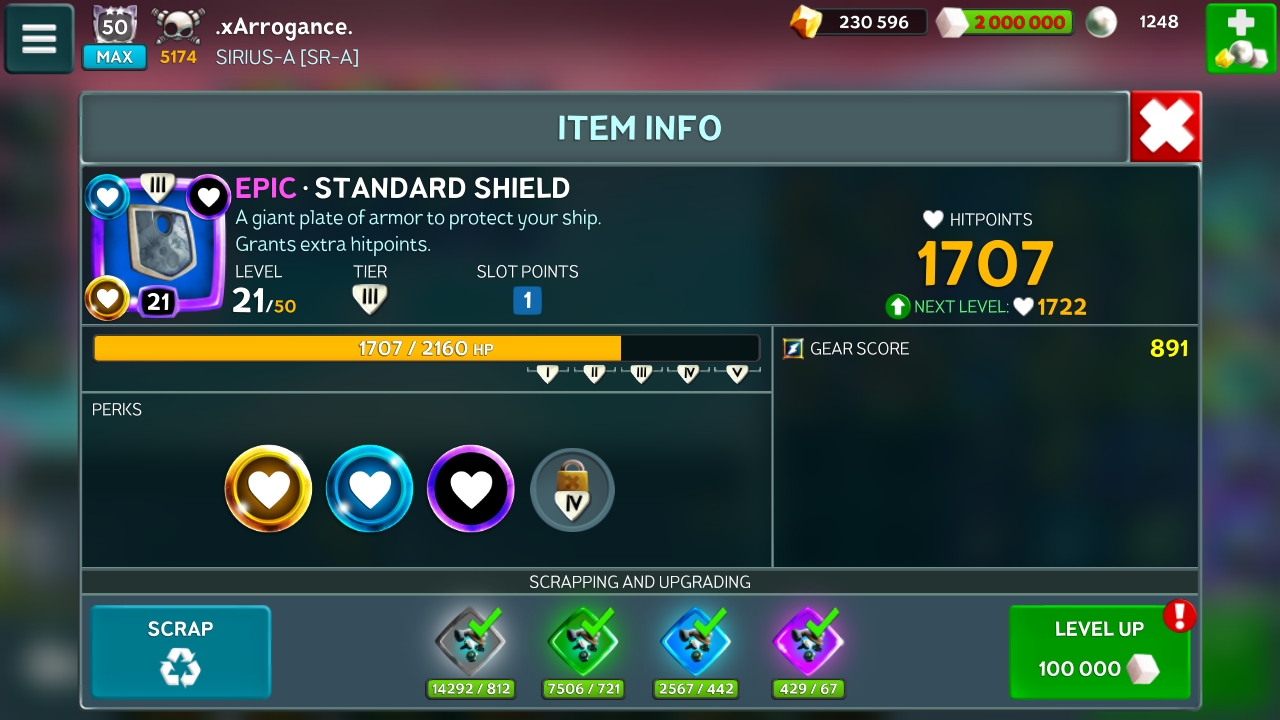
Task: Scrap the Standard Shield
Action: pyautogui.click(x=181, y=651)
